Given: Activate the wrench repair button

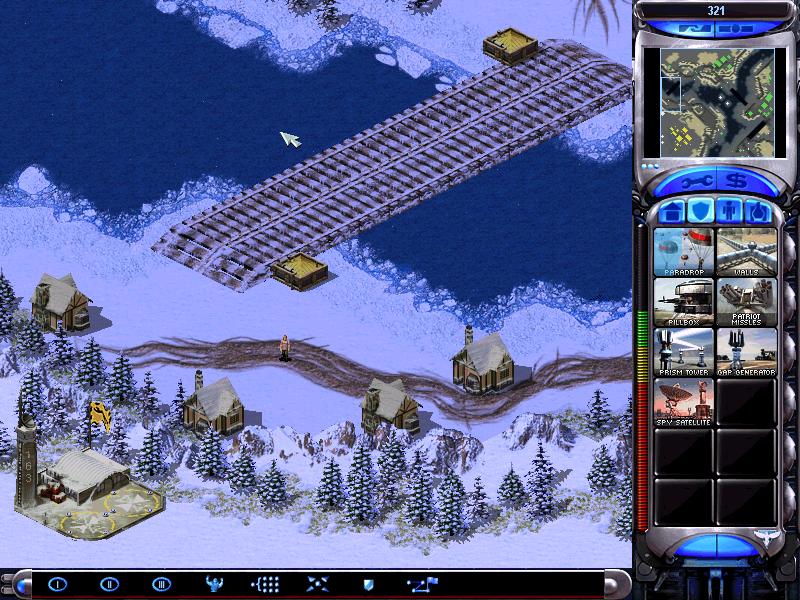Looking at the screenshot, I should click(x=693, y=182).
